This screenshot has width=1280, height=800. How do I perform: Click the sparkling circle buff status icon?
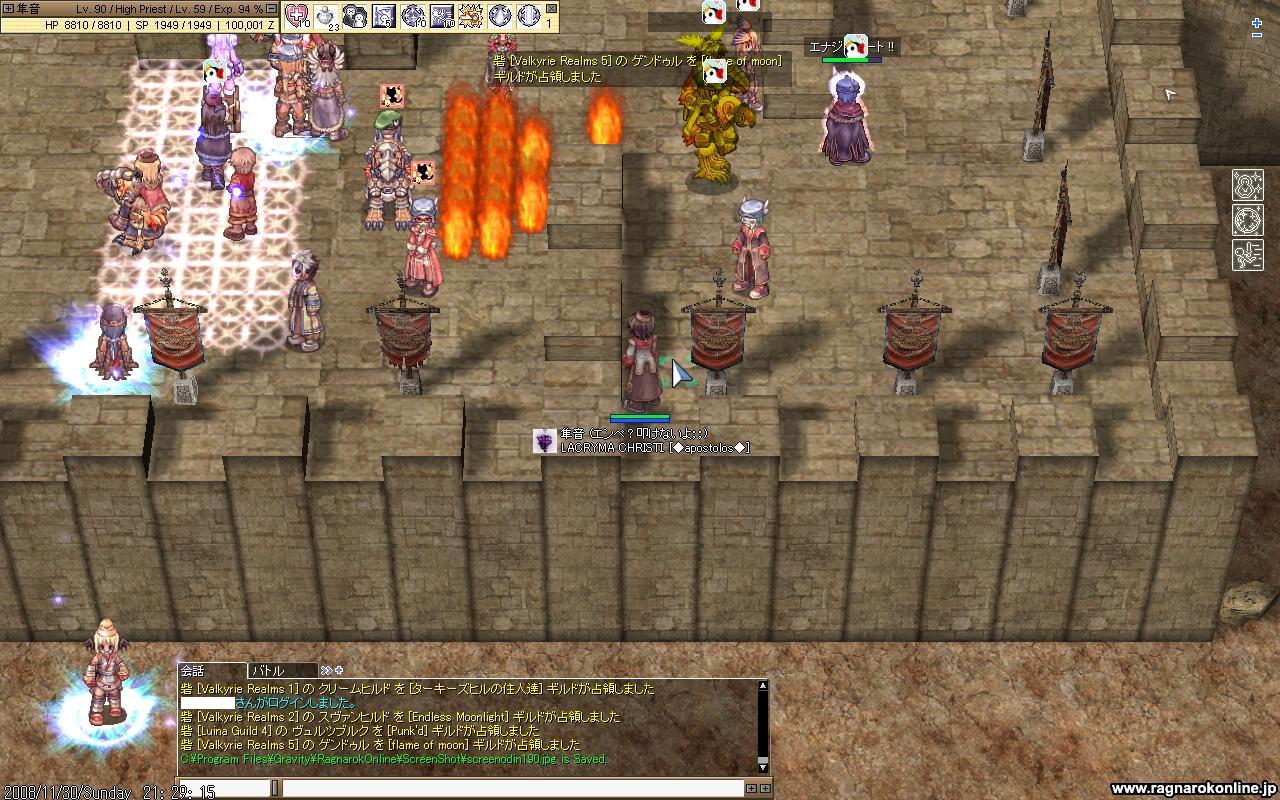click(1247, 220)
